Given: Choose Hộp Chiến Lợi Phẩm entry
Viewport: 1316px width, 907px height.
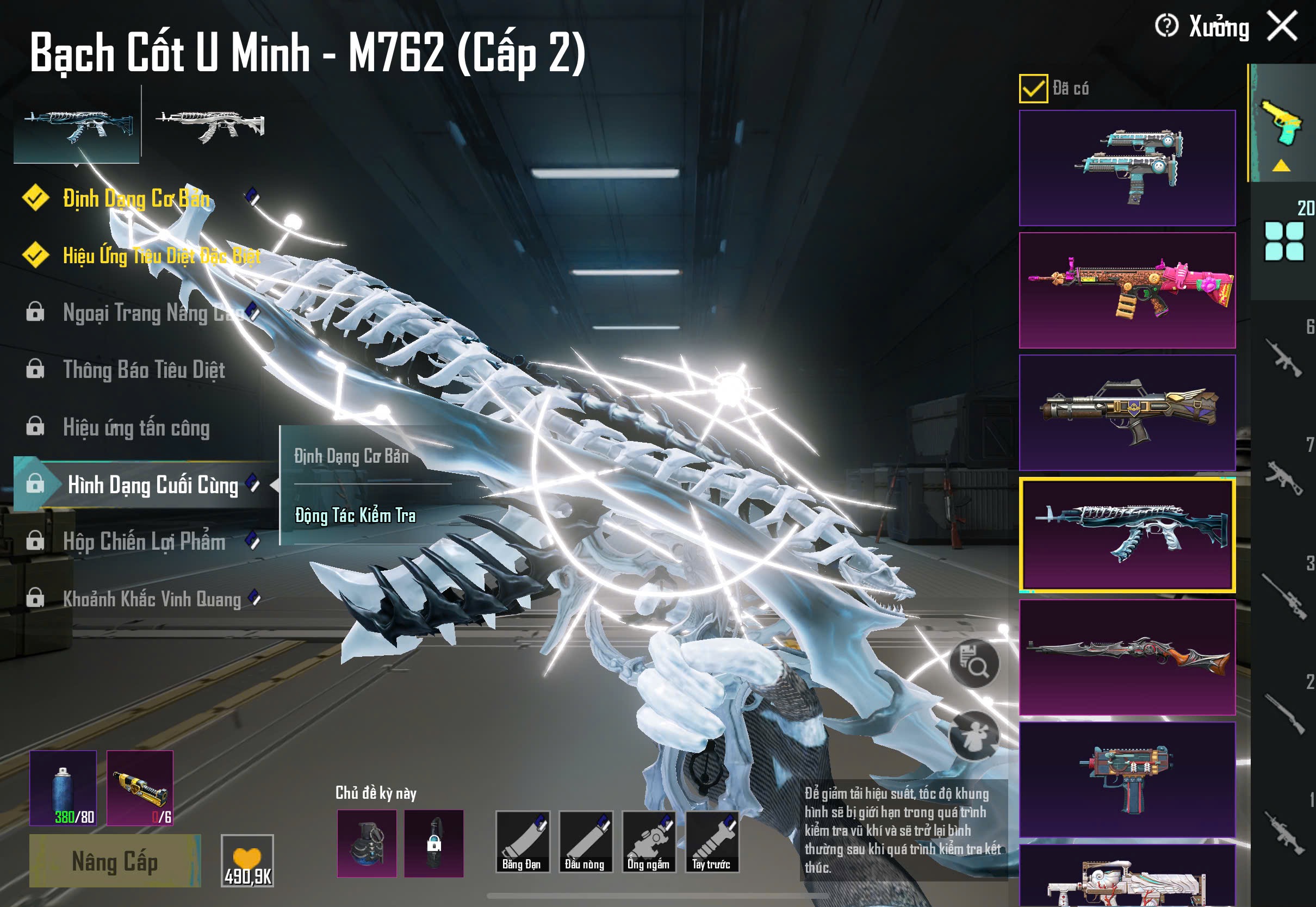Looking at the screenshot, I should [144, 542].
